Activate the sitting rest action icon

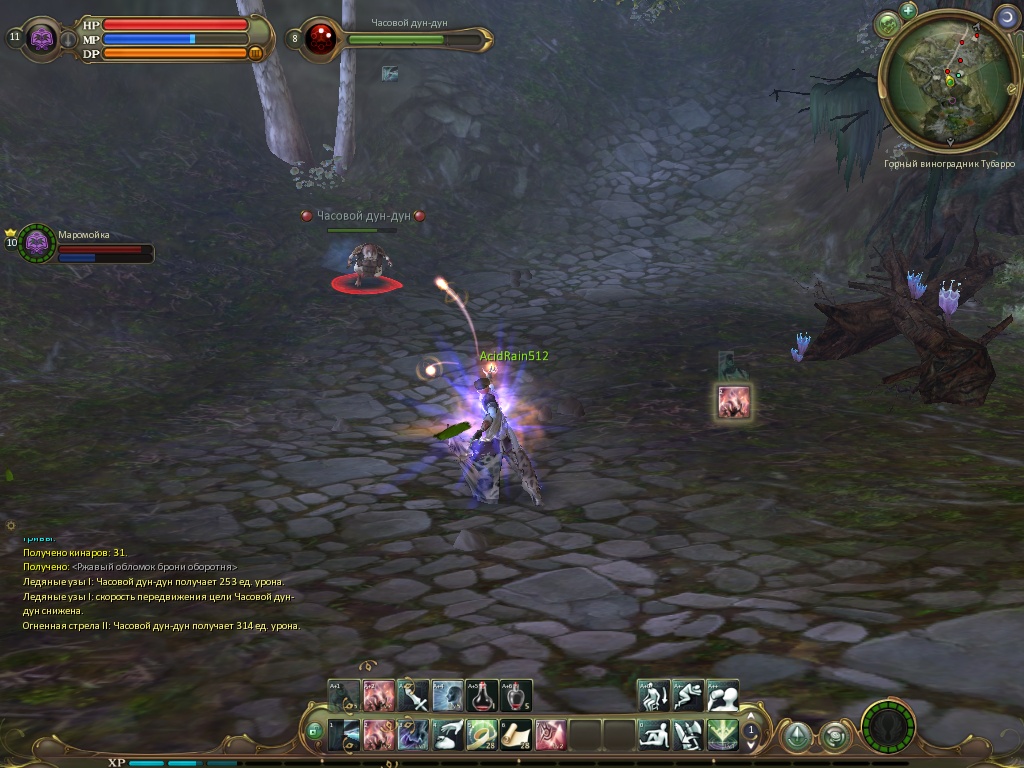[654, 735]
